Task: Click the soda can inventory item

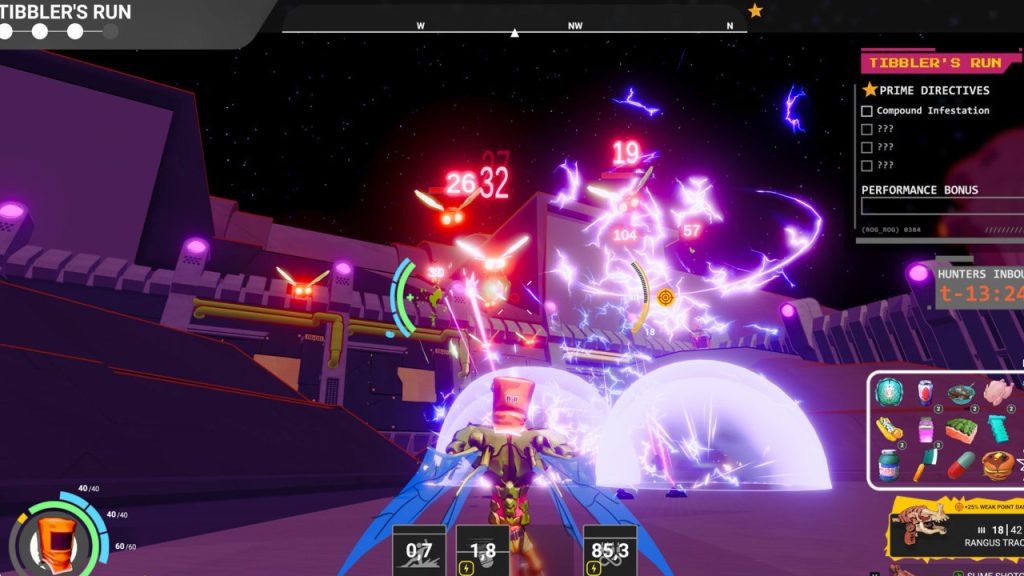Action: 924,393
